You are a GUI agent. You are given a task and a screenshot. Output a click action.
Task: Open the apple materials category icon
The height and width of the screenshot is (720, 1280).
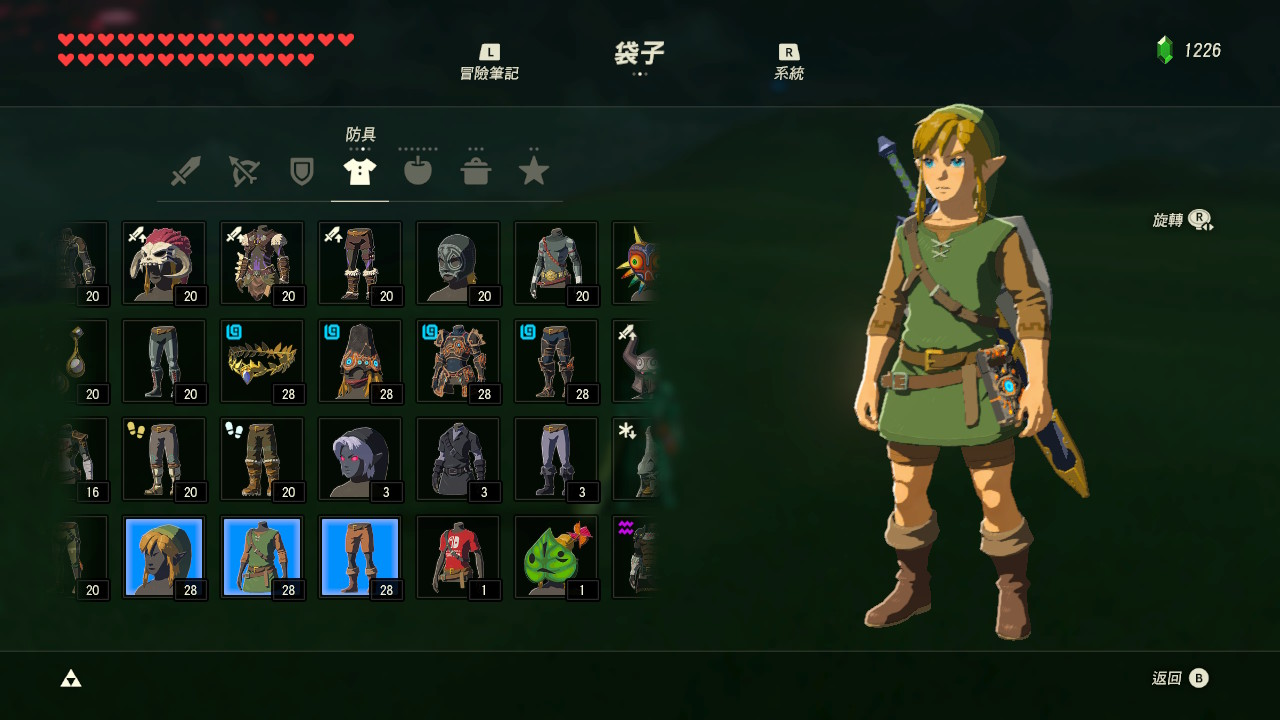[417, 170]
